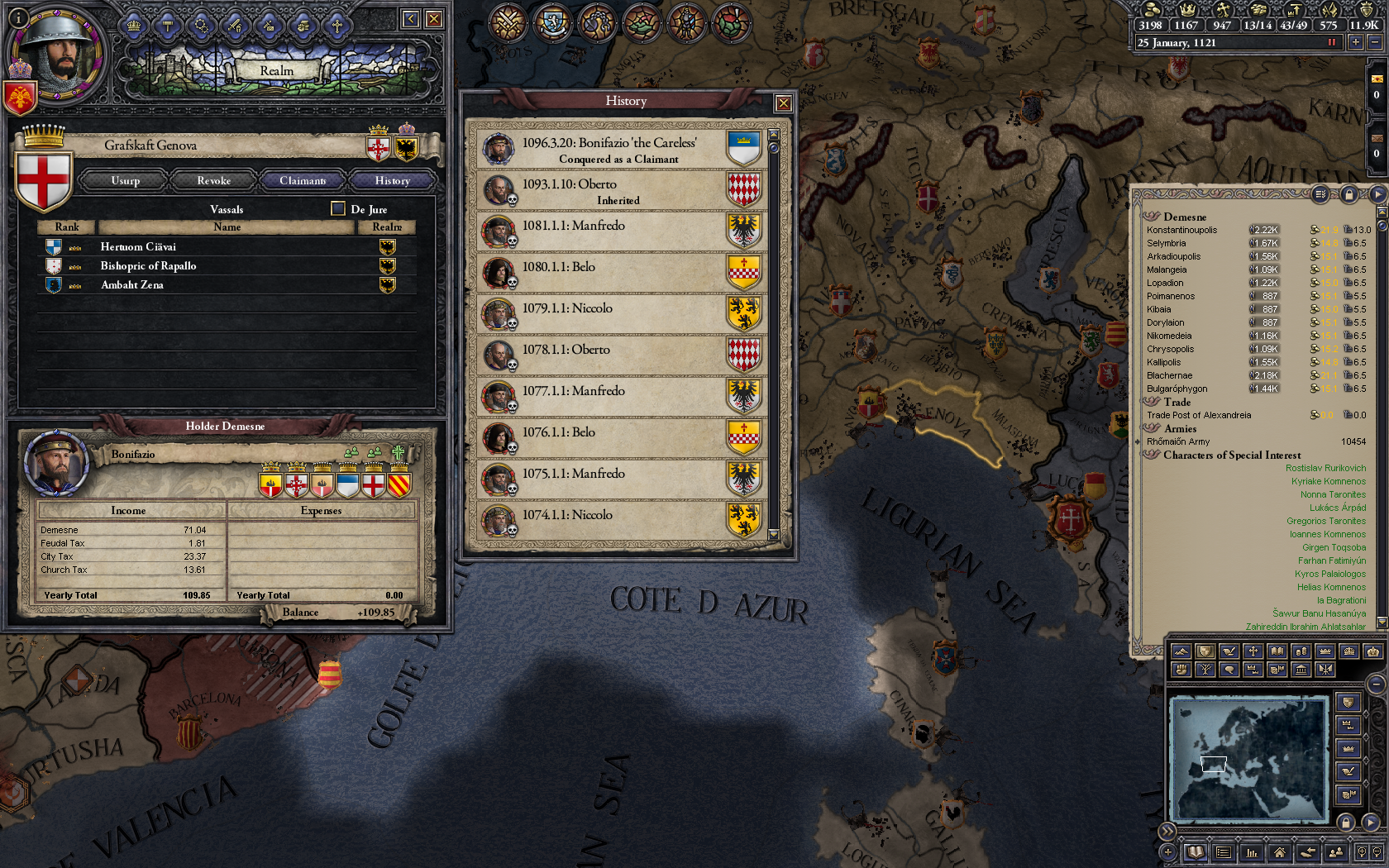
Task: Increase game speed with plus button
Action: click(1355, 42)
